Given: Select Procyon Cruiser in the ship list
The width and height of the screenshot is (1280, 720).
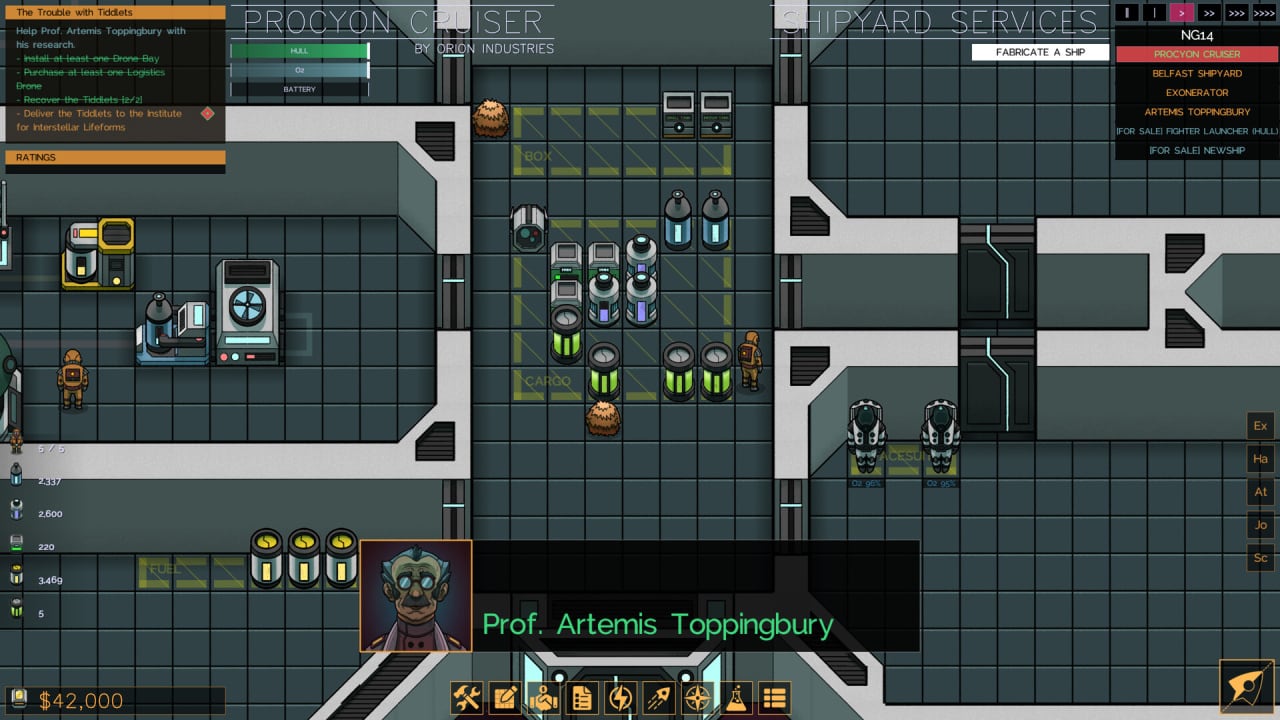Looking at the screenshot, I should (x=1197, y=54).
